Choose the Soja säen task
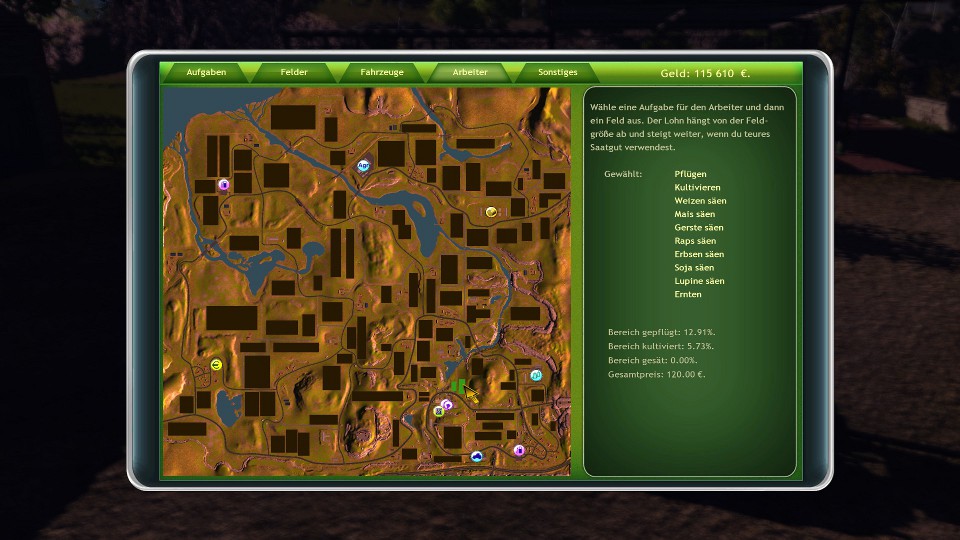Screen dimensions: 960x540 [694, 268]
